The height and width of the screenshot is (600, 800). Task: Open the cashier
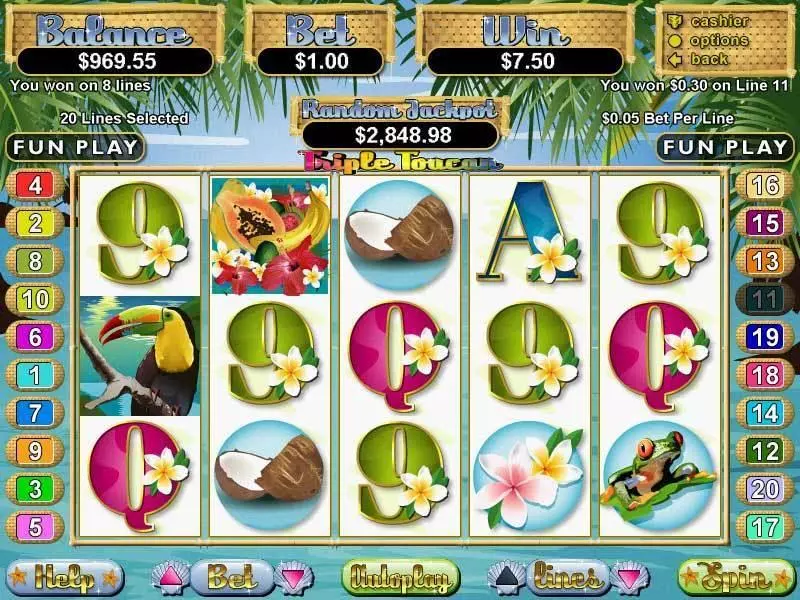[720, 22]
